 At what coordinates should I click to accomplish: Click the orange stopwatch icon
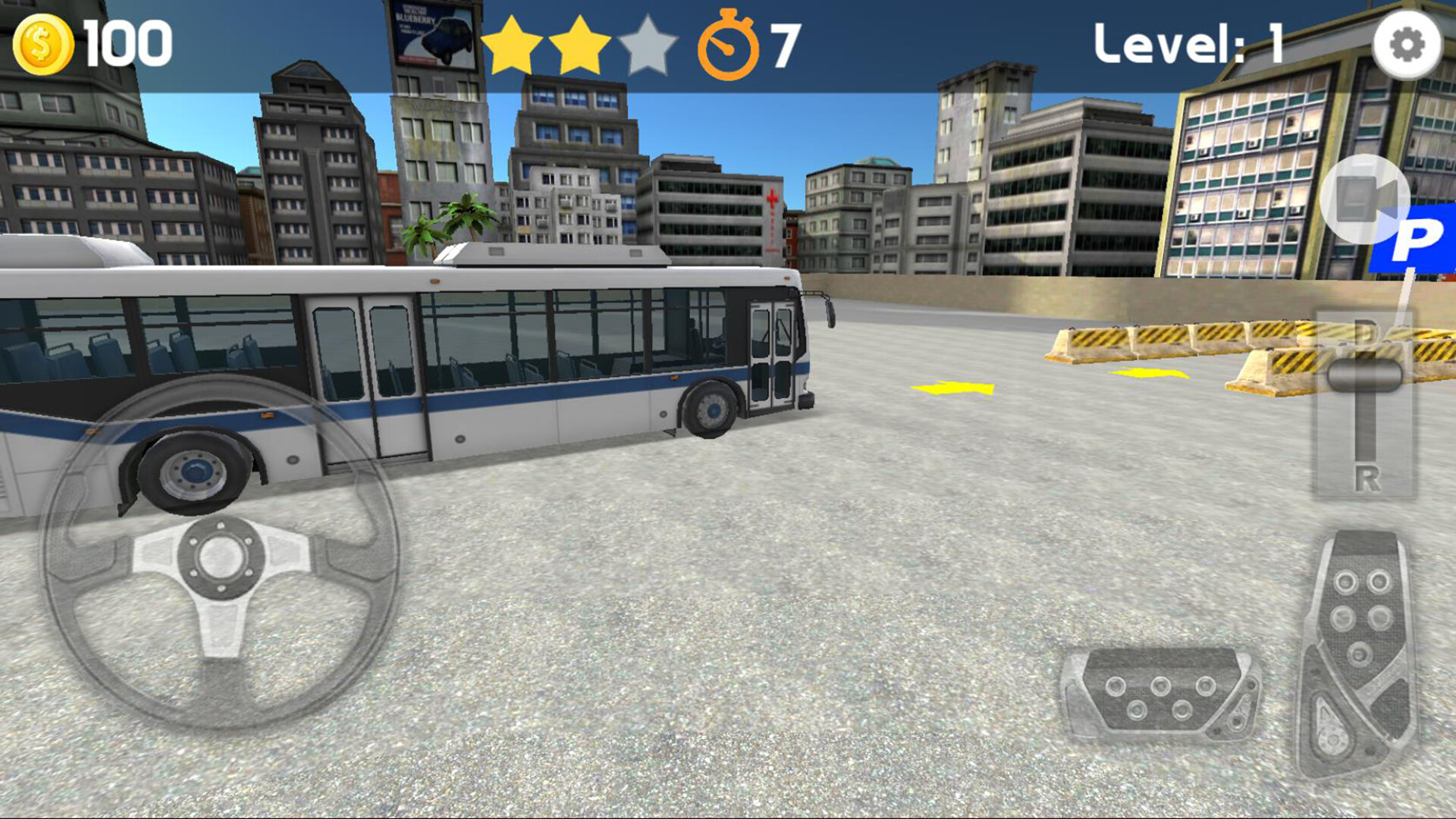coord(730,47)
